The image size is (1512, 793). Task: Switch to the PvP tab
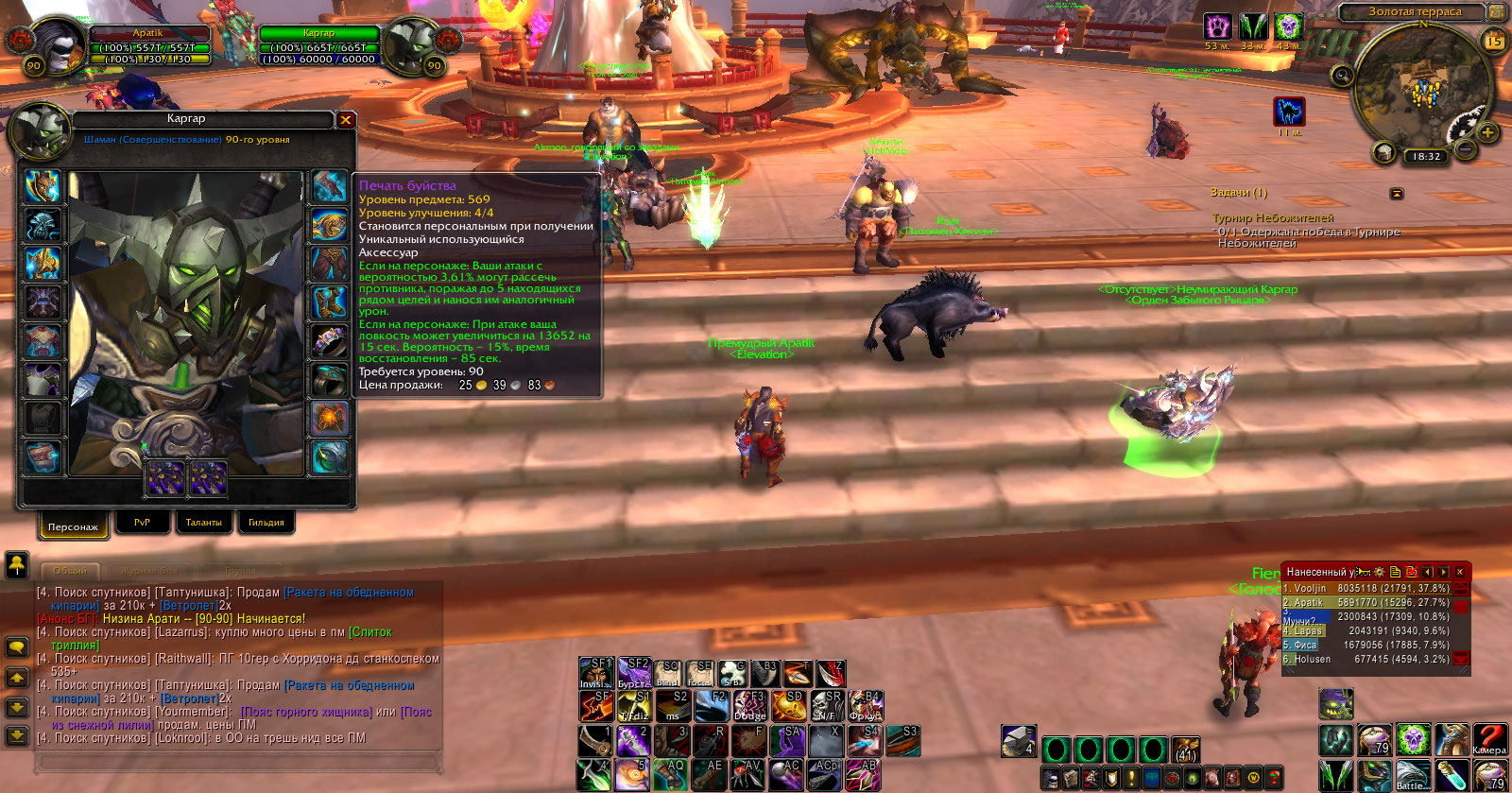(142, 522)
